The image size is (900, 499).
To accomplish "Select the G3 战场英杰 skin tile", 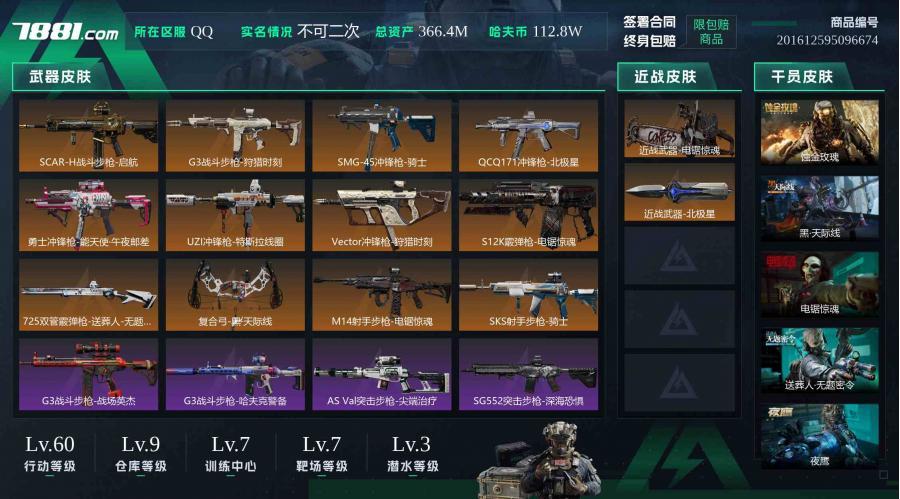I will pyautogui.click(x=88, y=374).
